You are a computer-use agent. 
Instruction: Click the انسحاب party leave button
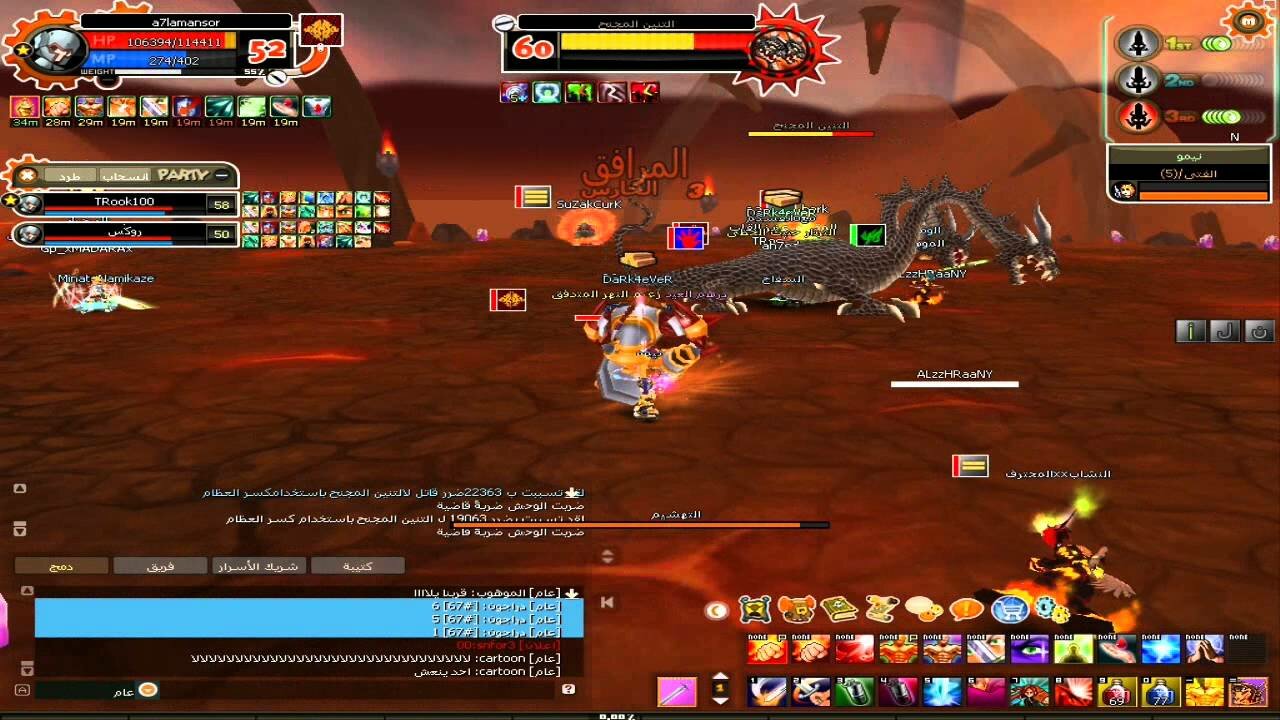click(124, 176)
